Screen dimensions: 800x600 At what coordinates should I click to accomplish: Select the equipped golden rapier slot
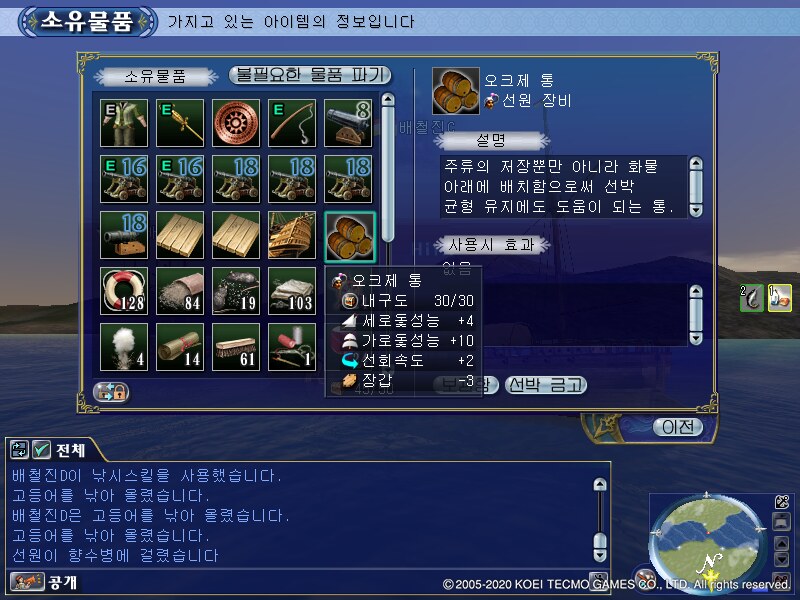(180, 124)
